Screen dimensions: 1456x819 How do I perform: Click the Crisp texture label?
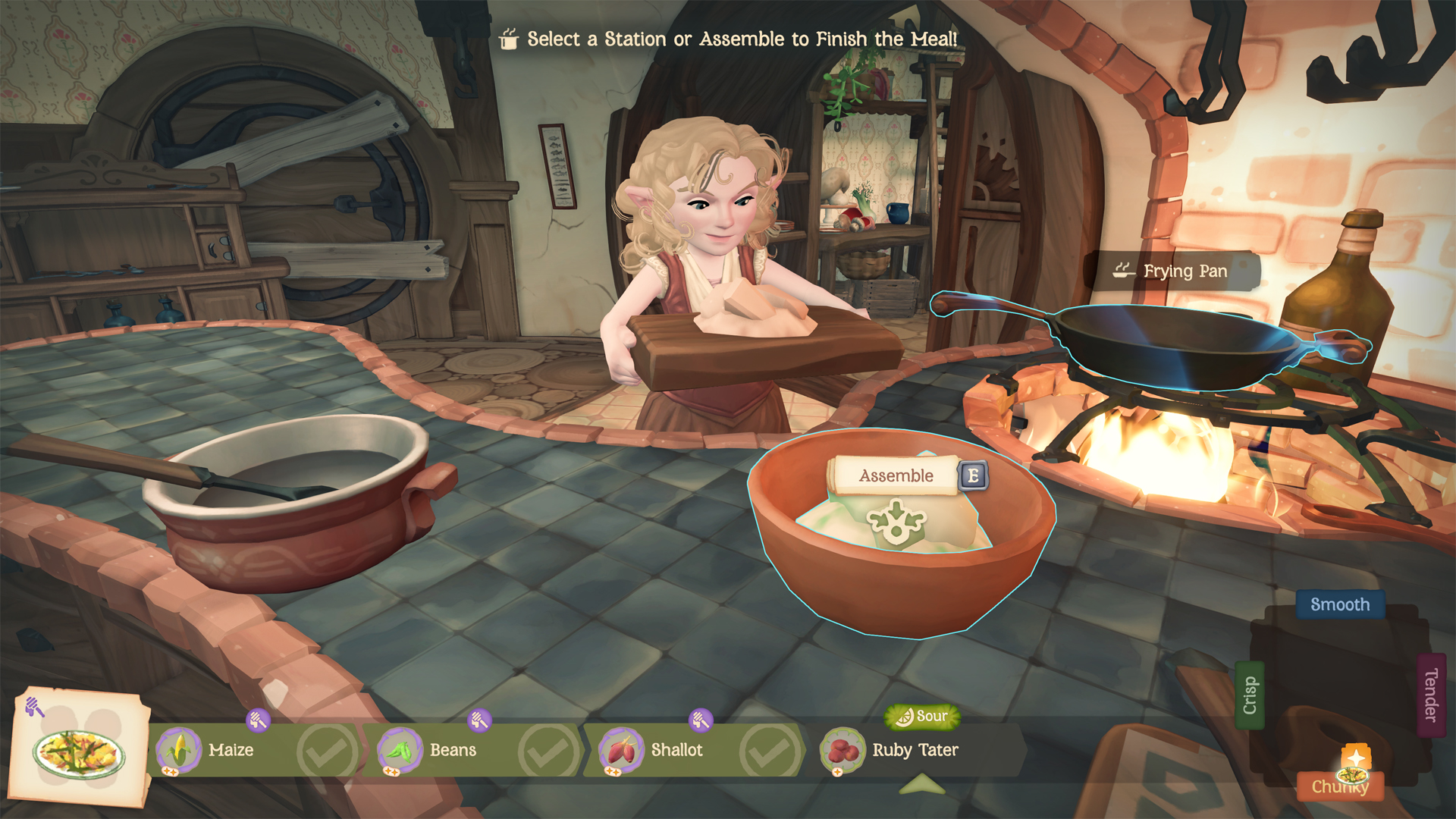[1250, 695]
